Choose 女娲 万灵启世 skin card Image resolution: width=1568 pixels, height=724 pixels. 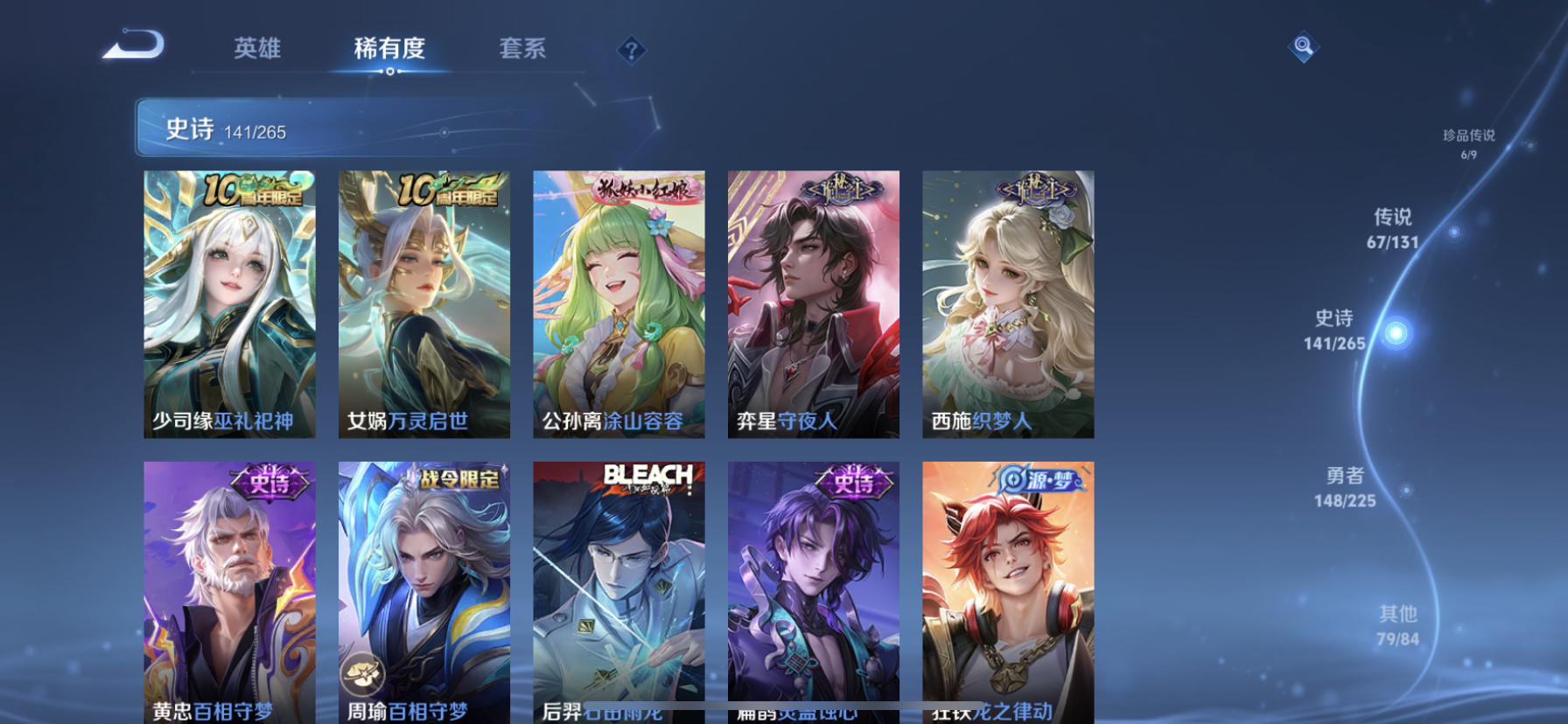pos(424,303)
